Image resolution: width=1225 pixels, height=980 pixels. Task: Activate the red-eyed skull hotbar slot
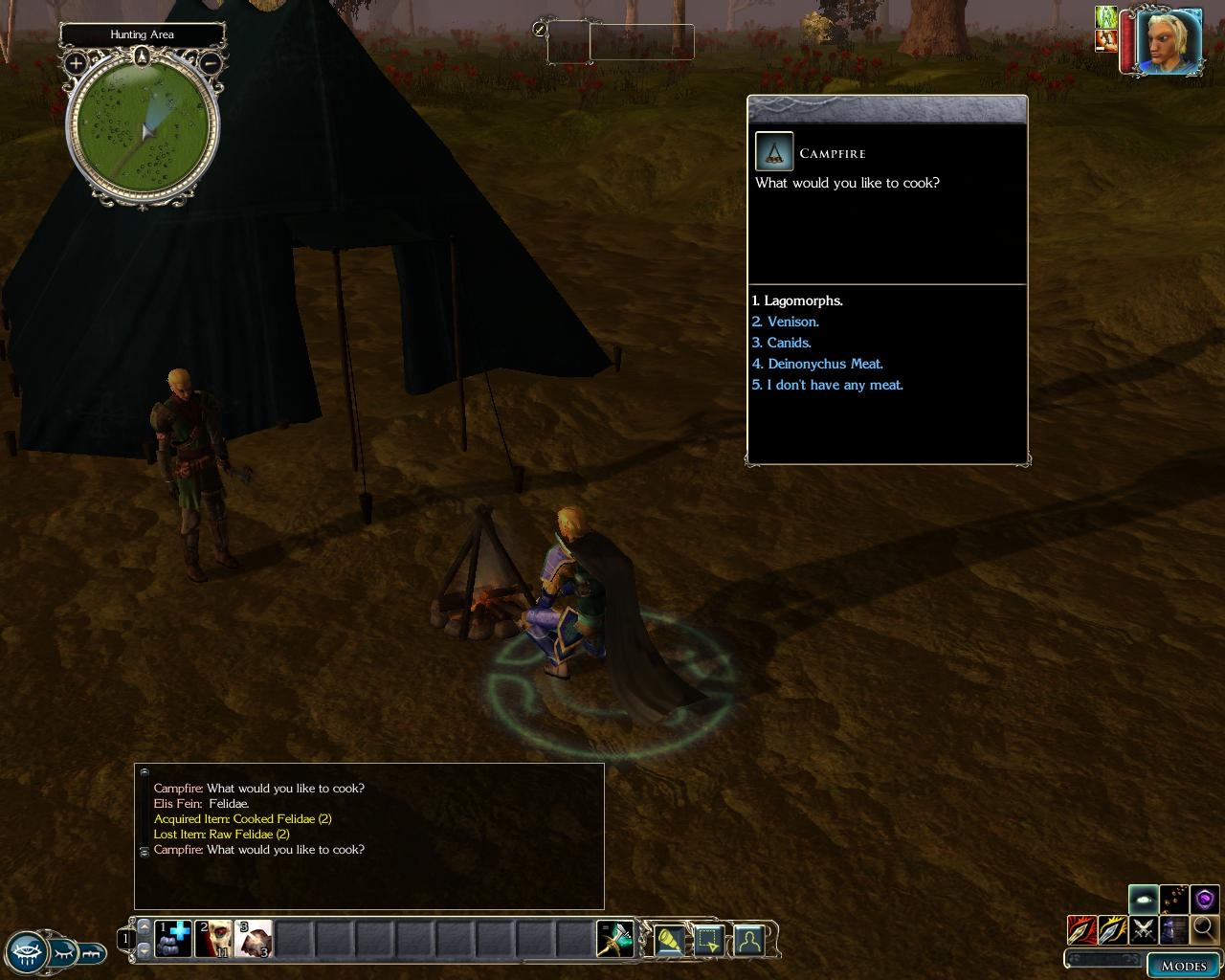click(x=213, y=939)
